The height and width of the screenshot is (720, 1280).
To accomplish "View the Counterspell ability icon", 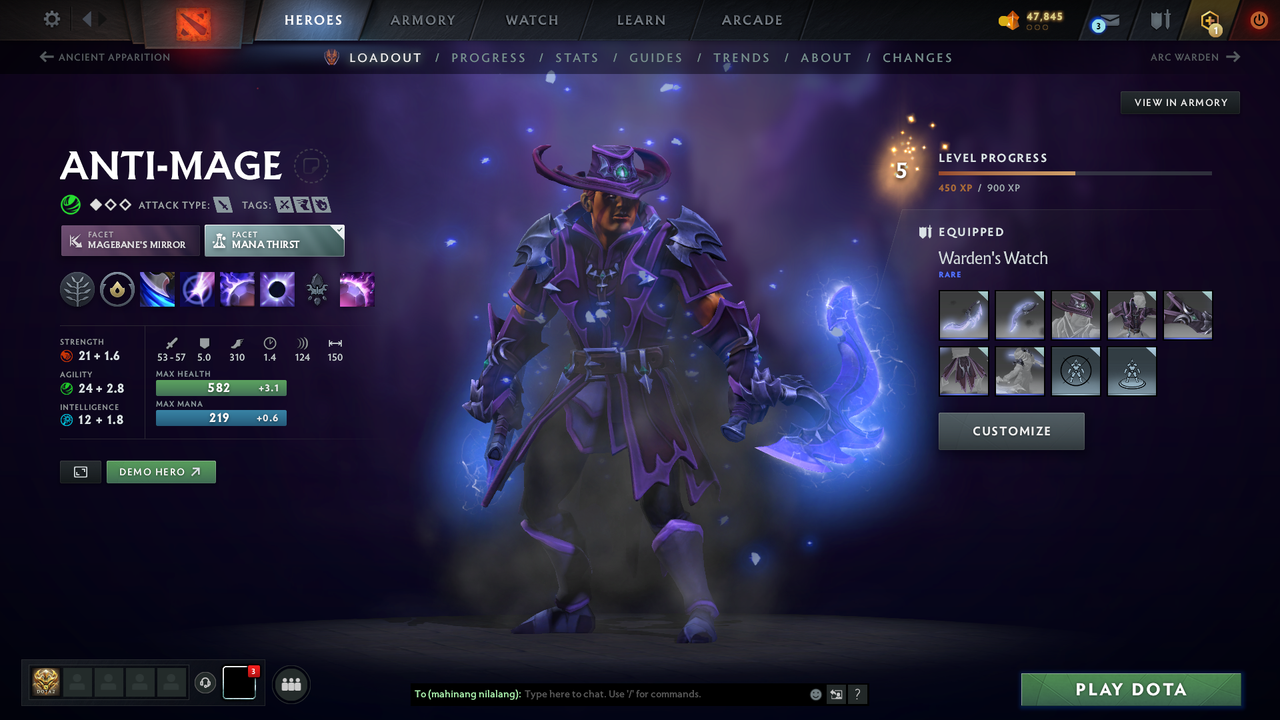I will [237, 289].
